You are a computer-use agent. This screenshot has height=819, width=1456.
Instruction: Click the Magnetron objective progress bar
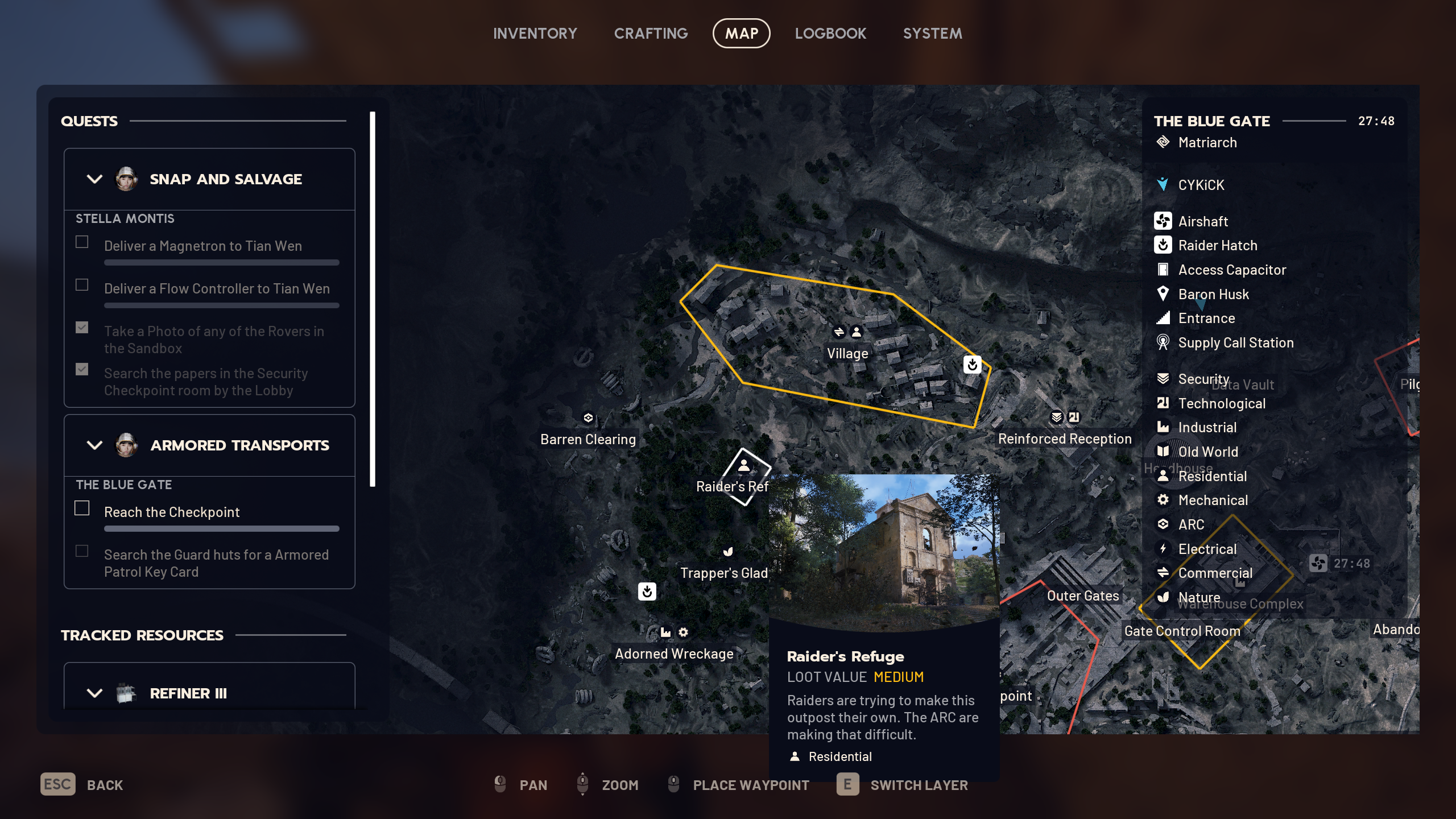point(221,262)
